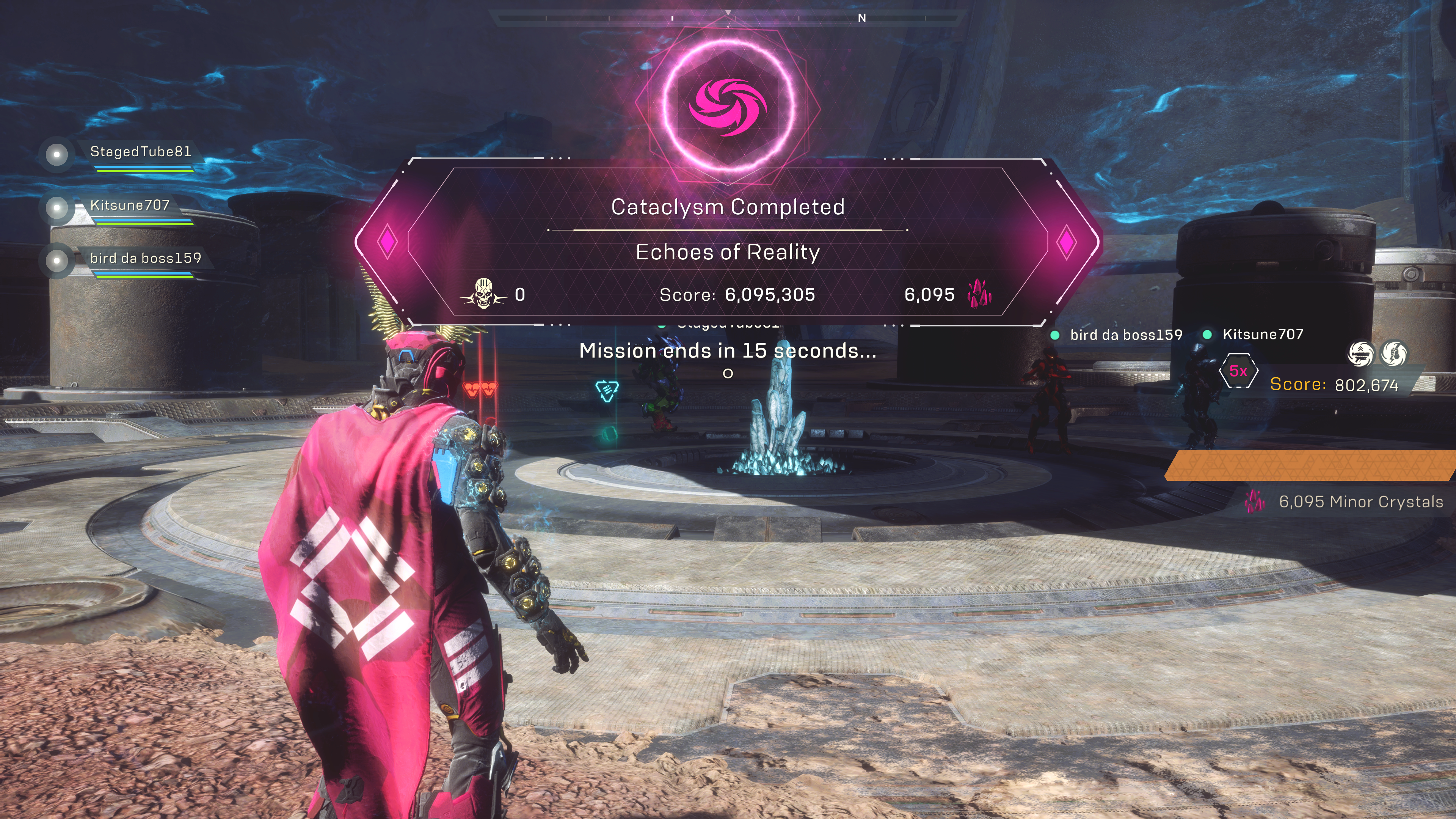1456x819 pixels.
Task: Select StagedTube81 in the squad list
Action: click(140, 152)
